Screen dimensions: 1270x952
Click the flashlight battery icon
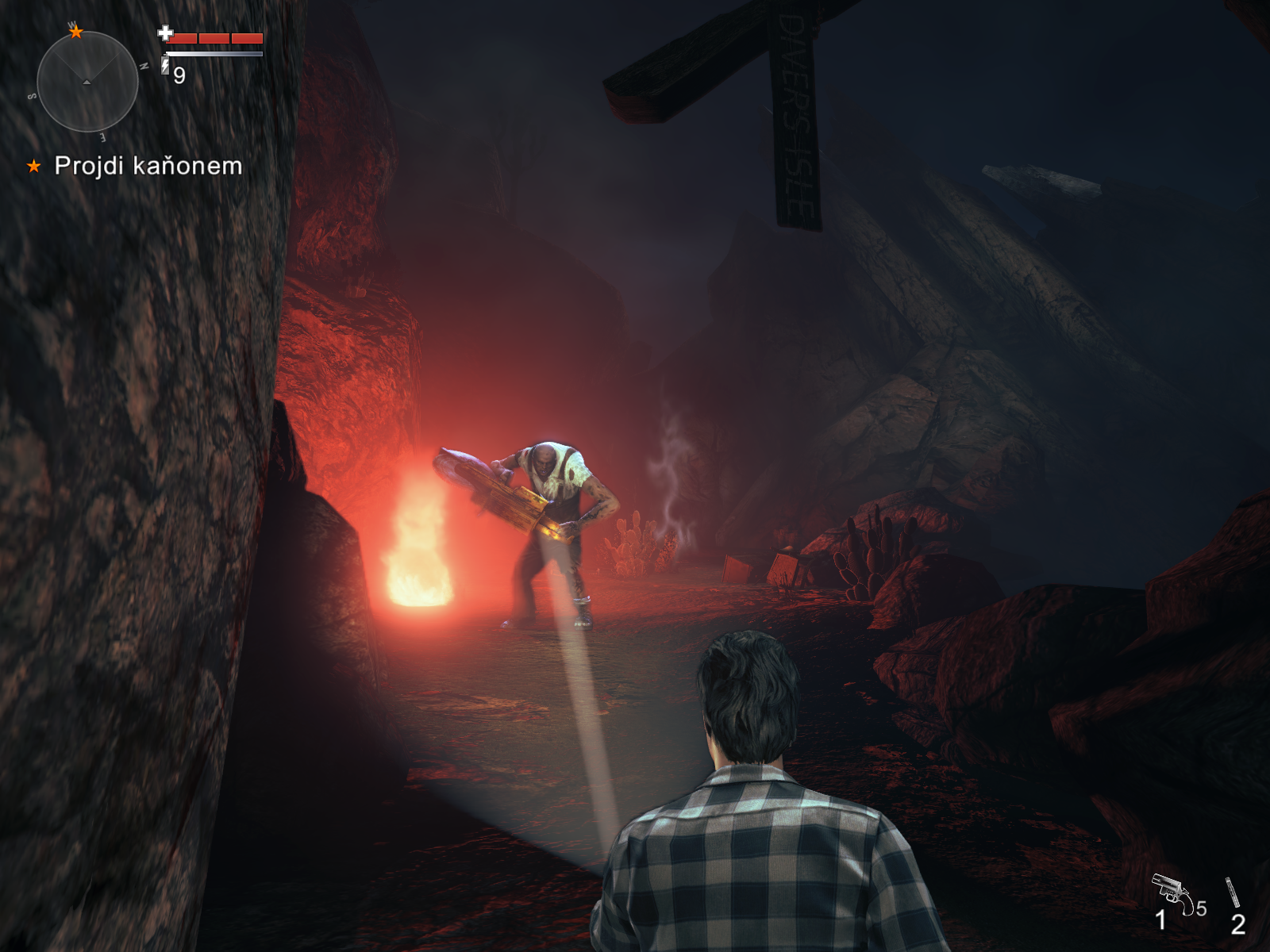point(165,66)
